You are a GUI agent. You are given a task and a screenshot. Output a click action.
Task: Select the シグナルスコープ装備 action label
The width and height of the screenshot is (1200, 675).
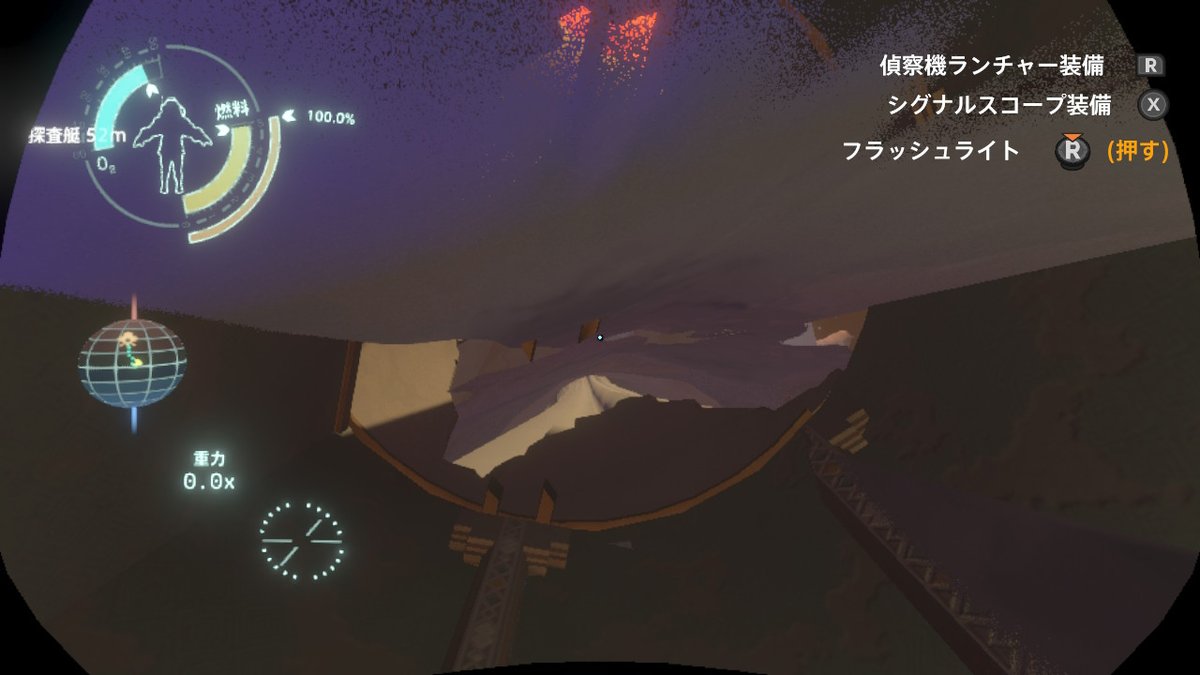point(999,105)
